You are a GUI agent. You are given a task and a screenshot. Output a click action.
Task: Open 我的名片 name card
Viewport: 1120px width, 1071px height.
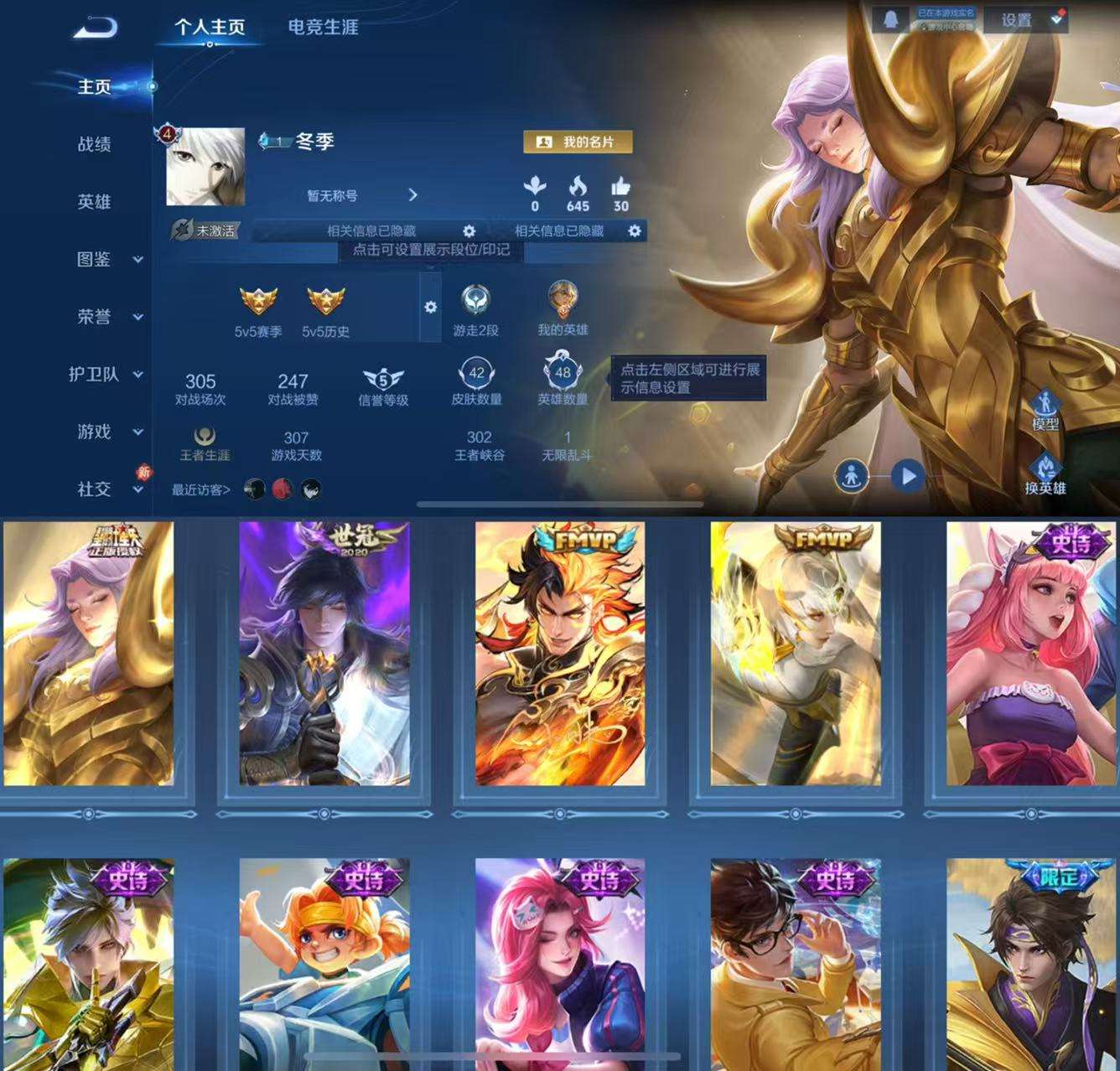click(x=578, y=142)
